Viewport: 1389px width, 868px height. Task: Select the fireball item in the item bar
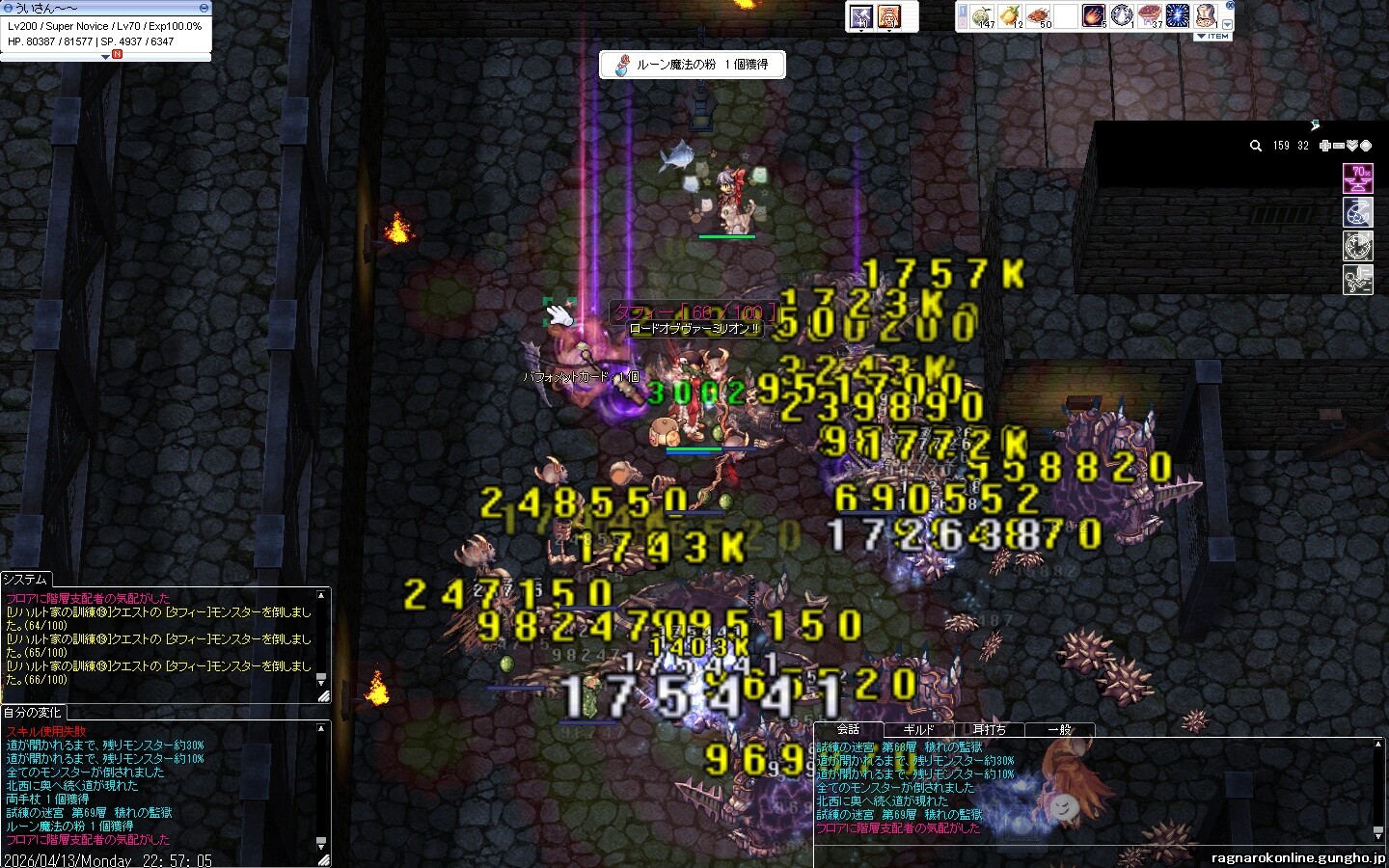pos(1095,16)
